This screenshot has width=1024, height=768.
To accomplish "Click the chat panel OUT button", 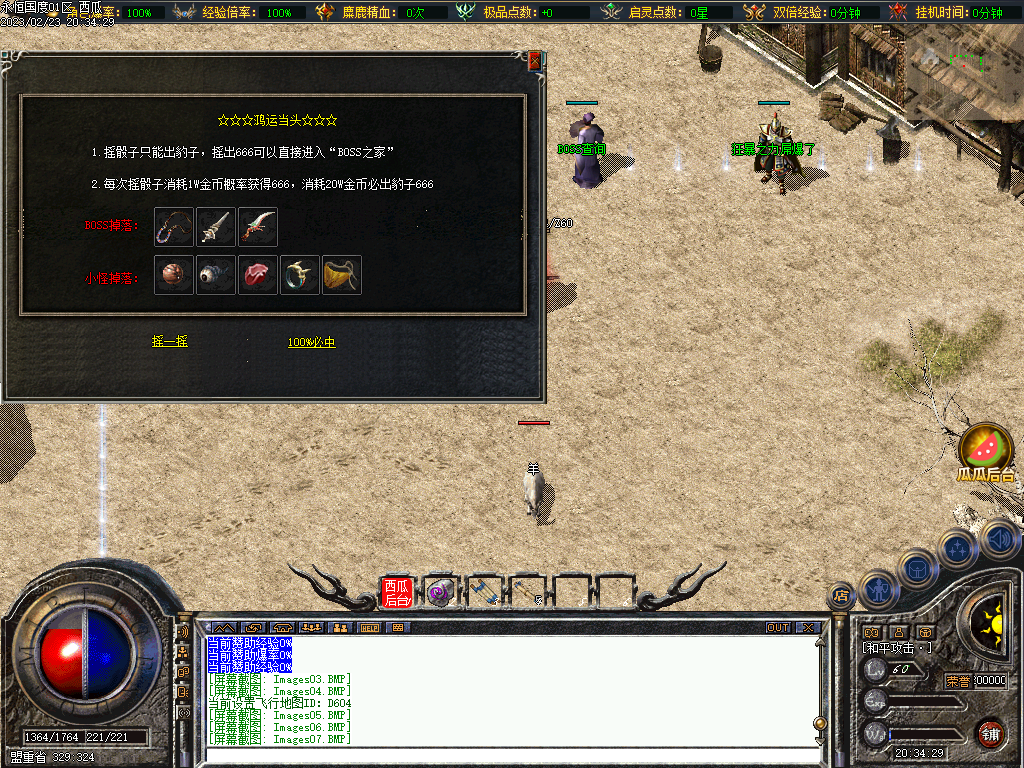I will click(778, 627).
